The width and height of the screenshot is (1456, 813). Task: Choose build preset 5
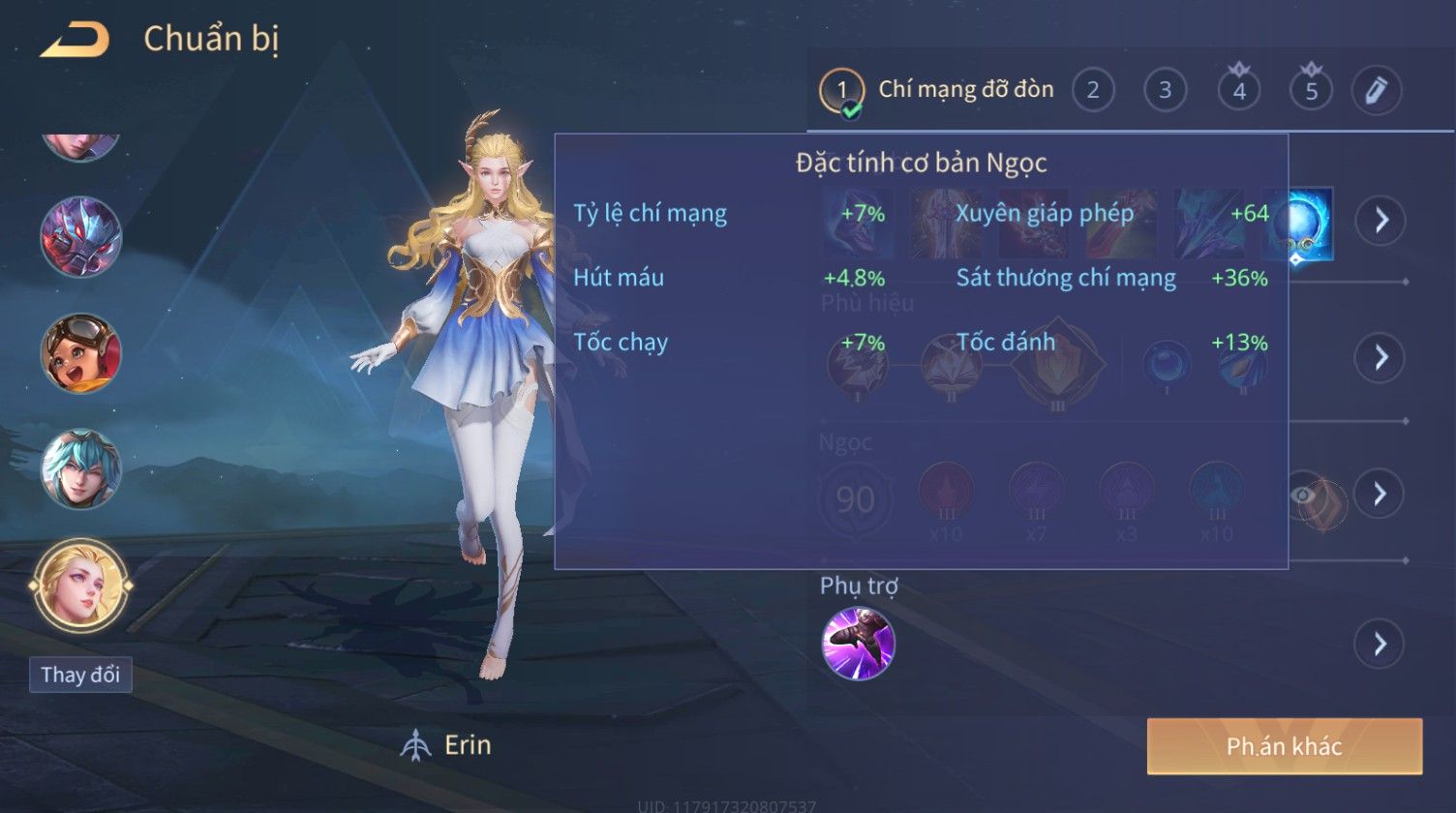1311,91
